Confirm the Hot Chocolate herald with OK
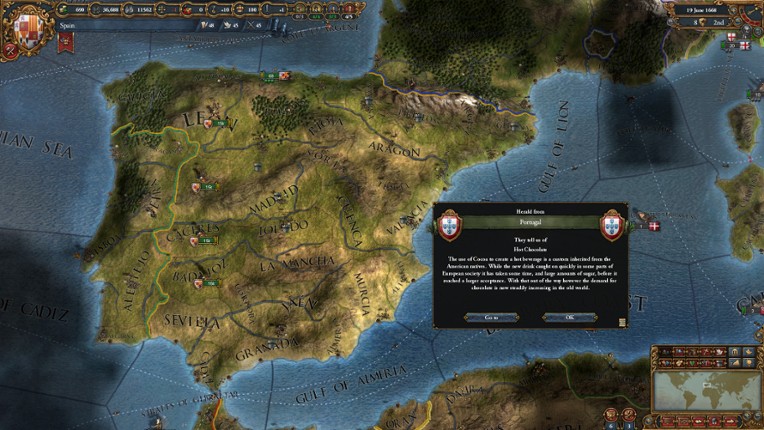This screenshot has width=764, height=430. [569, 317]
